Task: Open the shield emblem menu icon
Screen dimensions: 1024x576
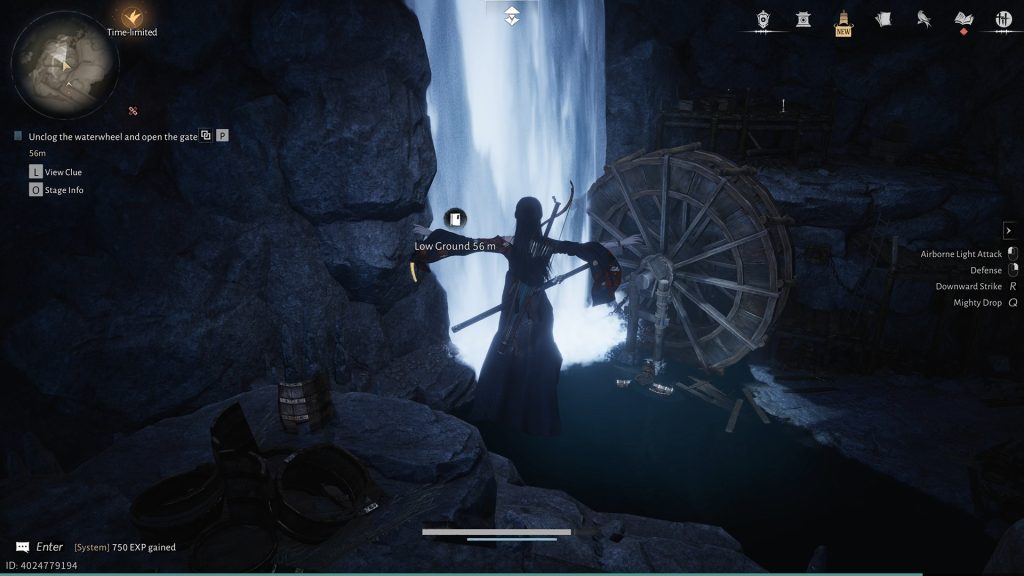Action: tap(764, 19)
